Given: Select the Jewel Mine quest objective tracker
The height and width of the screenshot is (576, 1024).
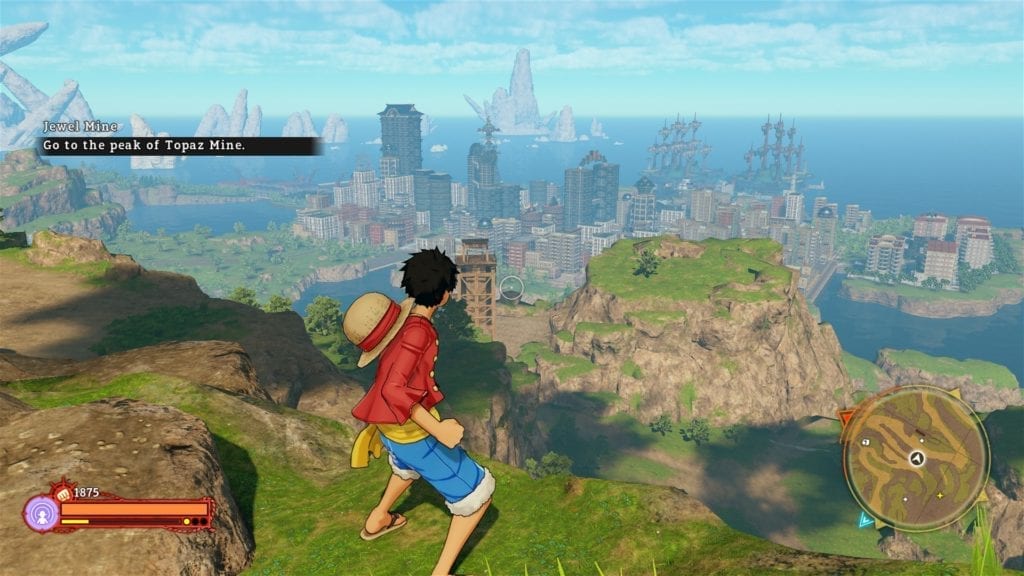Looking at the screenshot, I should coord(180,137).
